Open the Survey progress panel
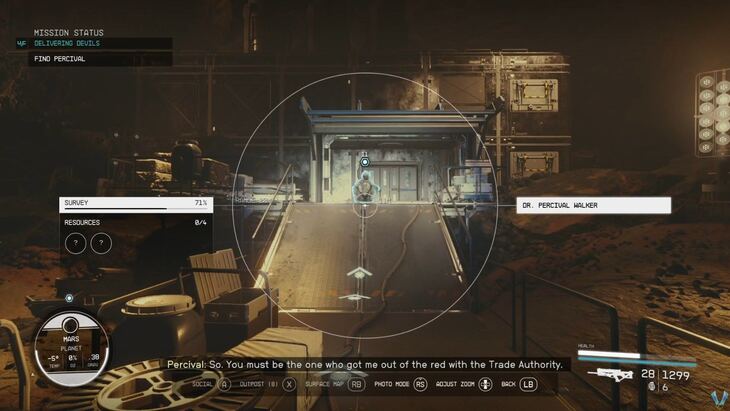 click(x=133, y=203)
